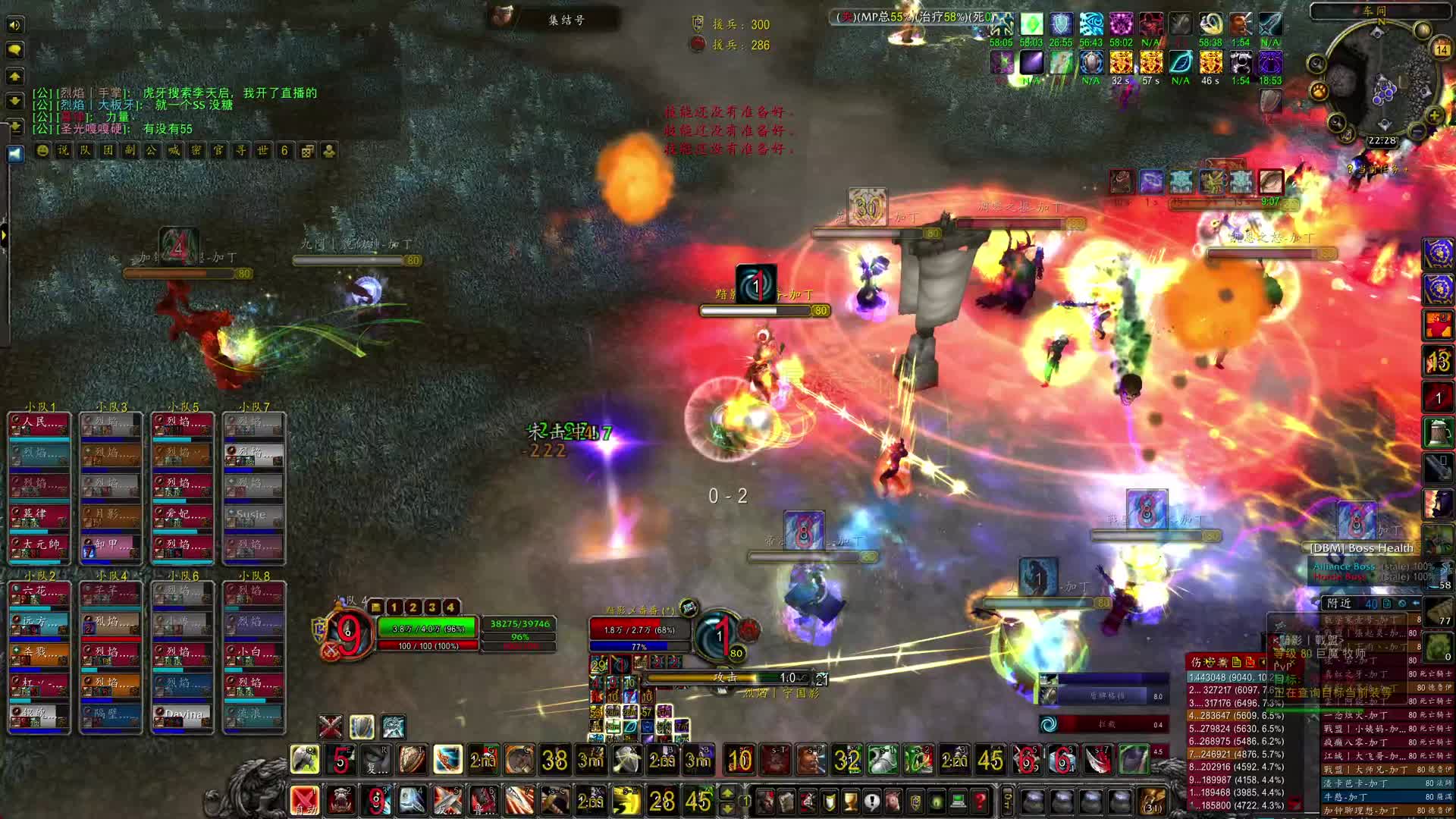This screenshot has height=819, width=1456.
Task: Click the target portrait frame
Action: coord(720,635)
